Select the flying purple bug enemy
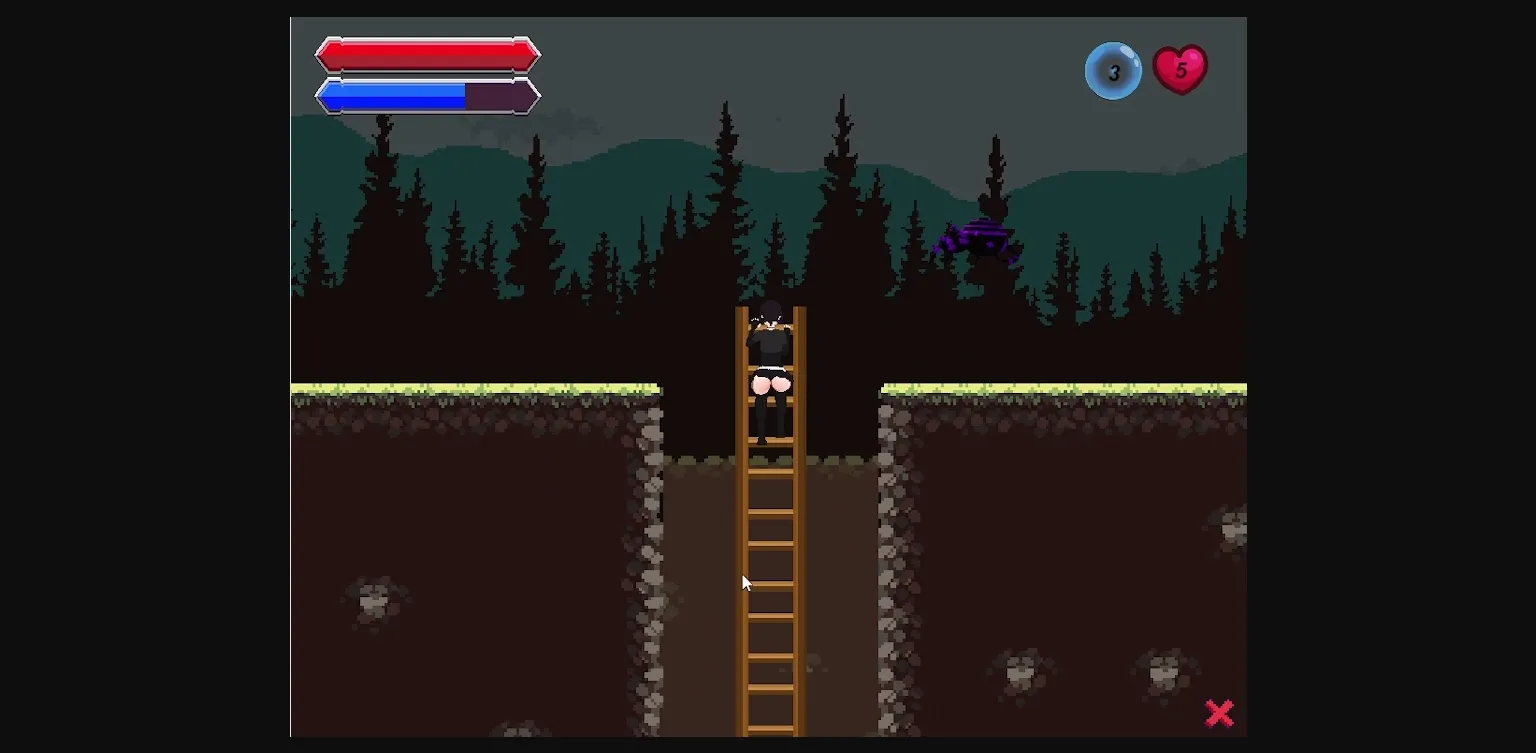1536x753 pixels. click(x=975, y=240)
